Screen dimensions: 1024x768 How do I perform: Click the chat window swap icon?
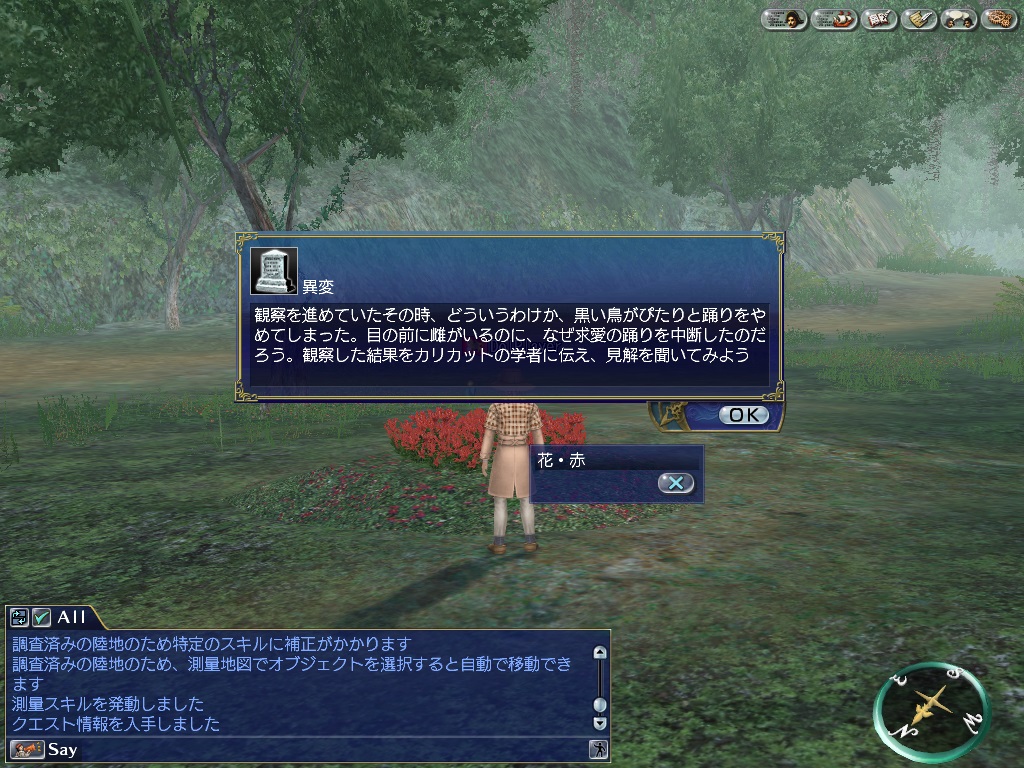coord(20,617)
